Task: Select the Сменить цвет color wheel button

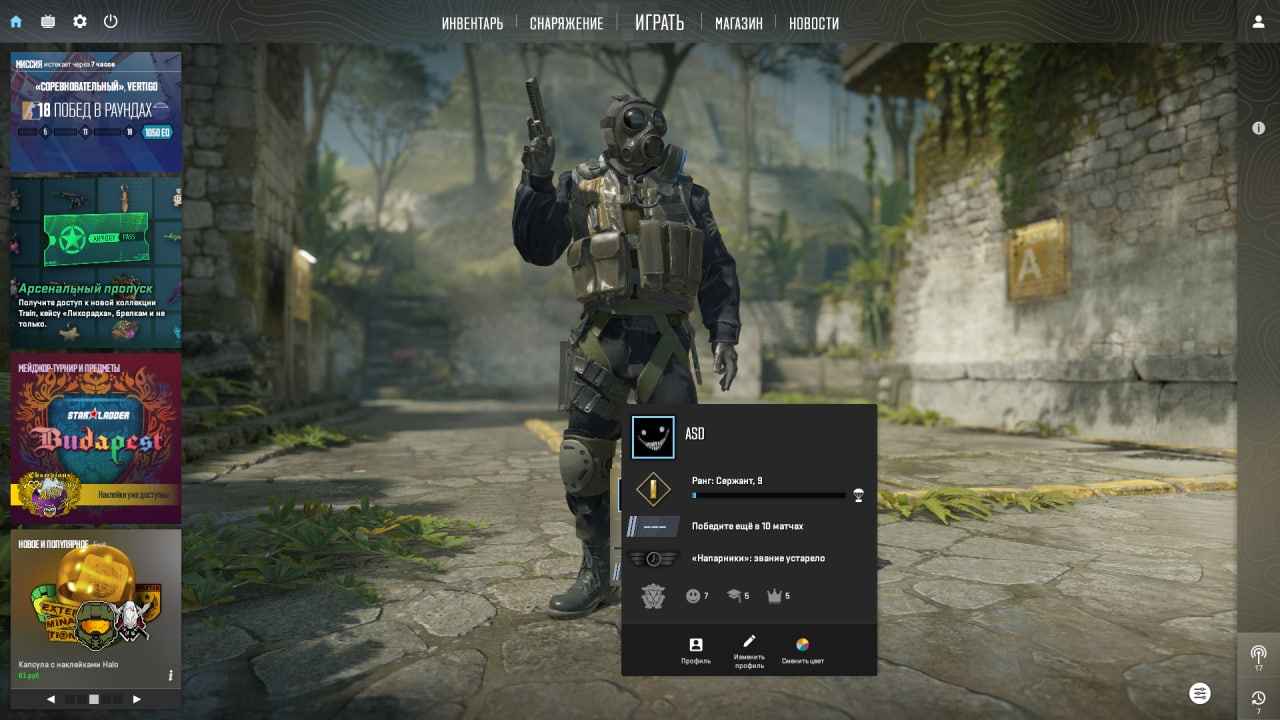Action: tap(802, 650)
